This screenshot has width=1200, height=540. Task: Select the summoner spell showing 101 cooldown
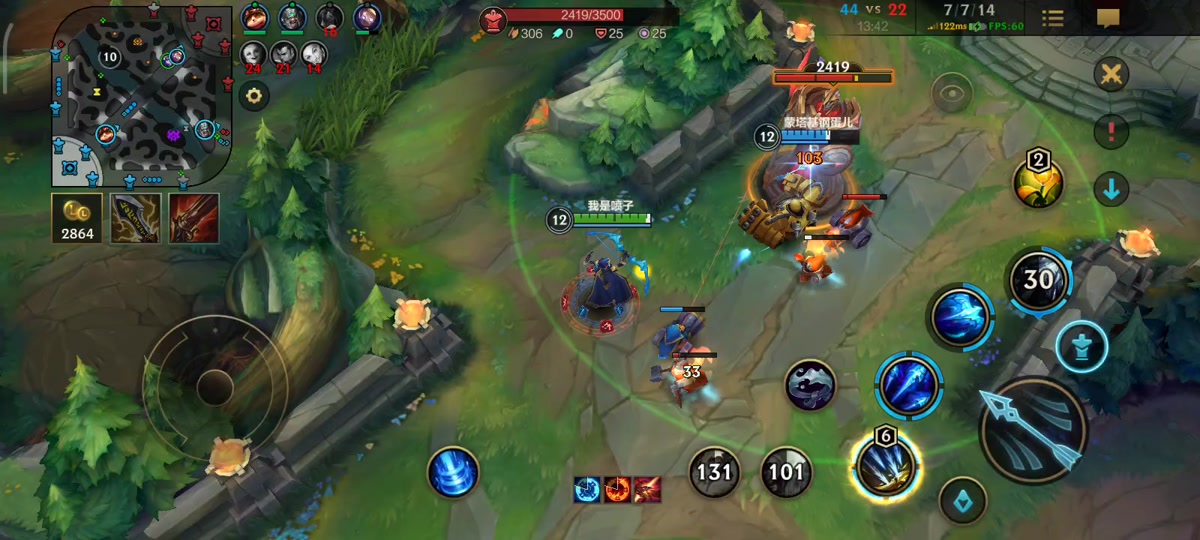coord(786,472)
